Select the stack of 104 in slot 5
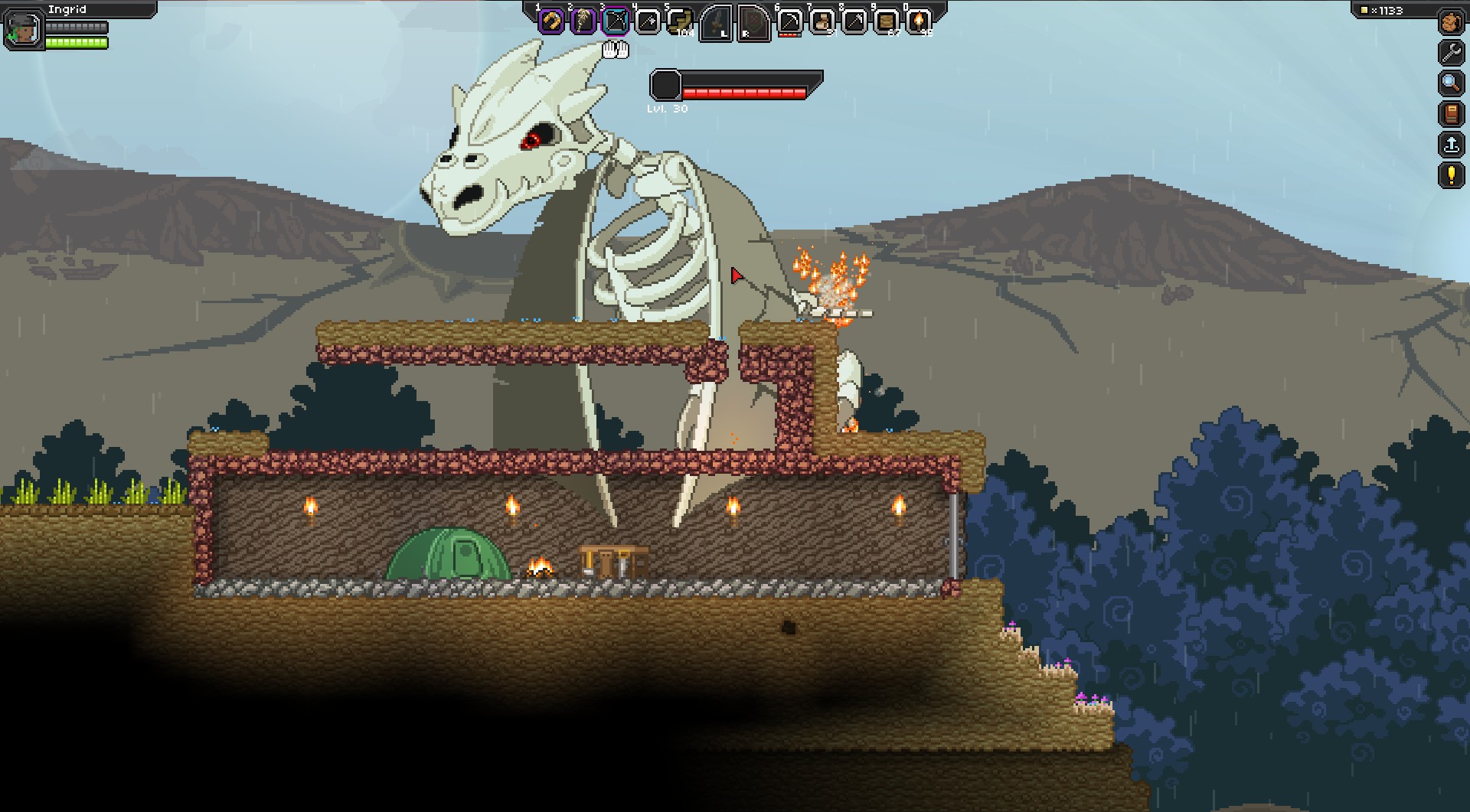 click(680, 21)
